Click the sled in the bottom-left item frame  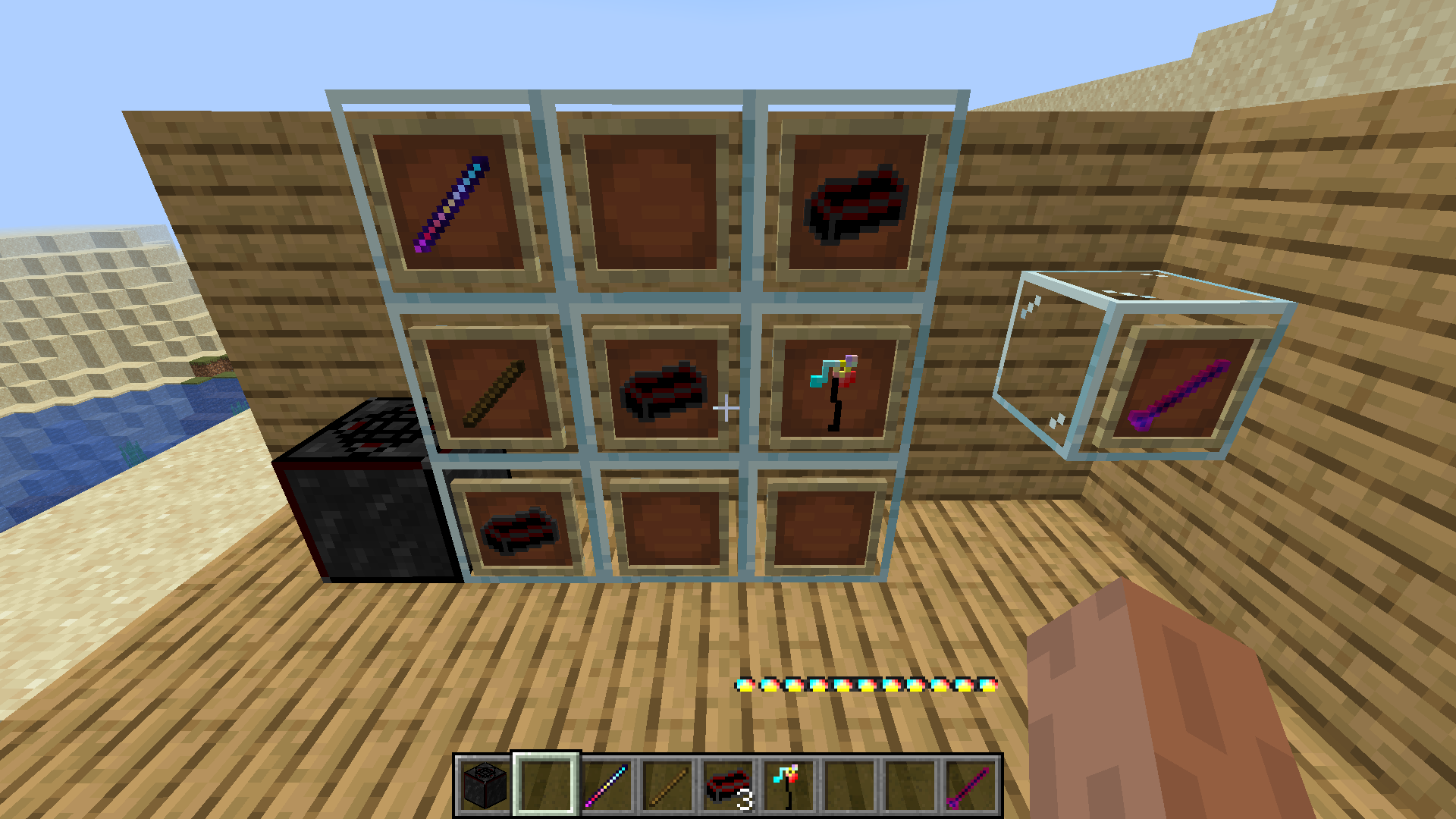tap(519, 531)
